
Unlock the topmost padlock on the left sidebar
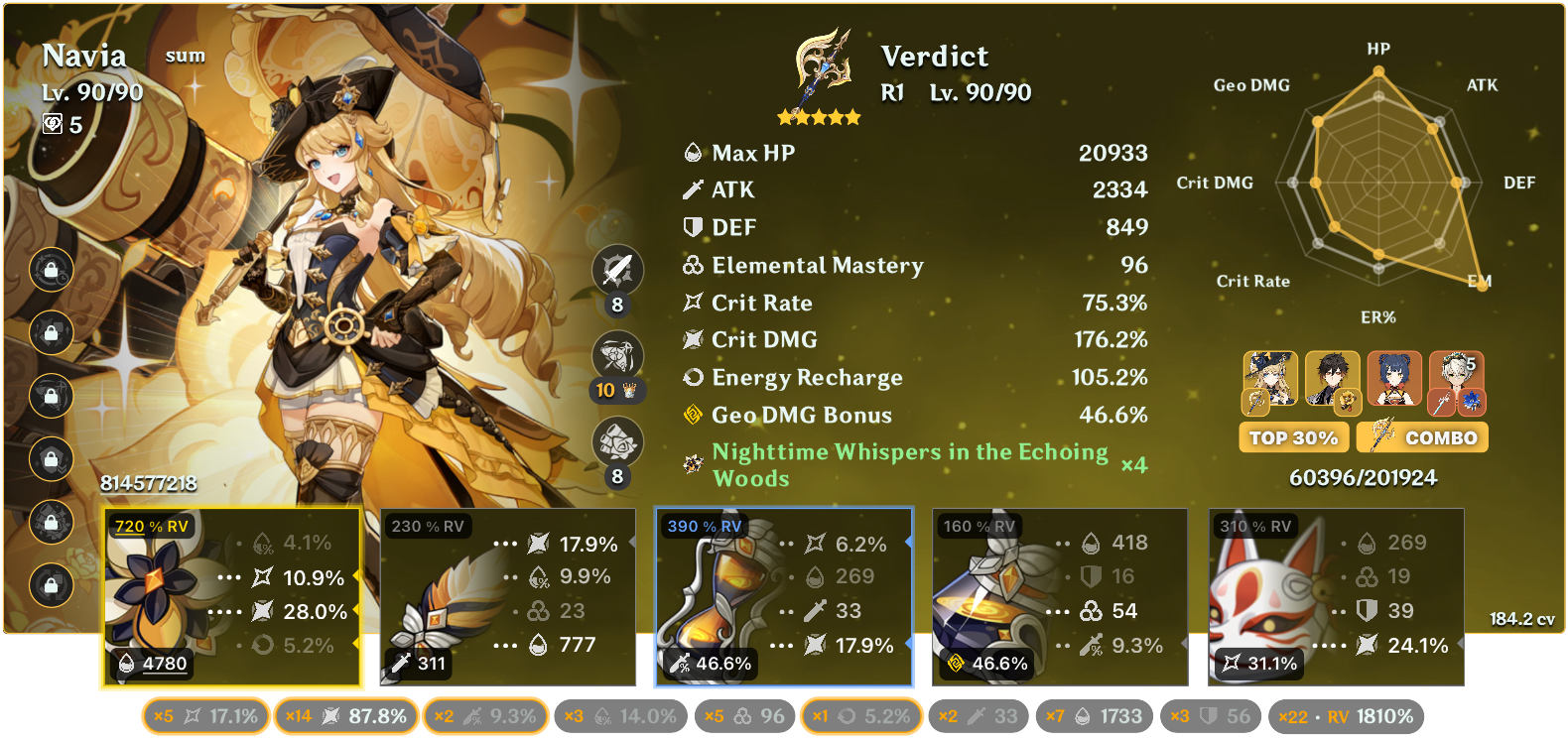tap(50, 271)
